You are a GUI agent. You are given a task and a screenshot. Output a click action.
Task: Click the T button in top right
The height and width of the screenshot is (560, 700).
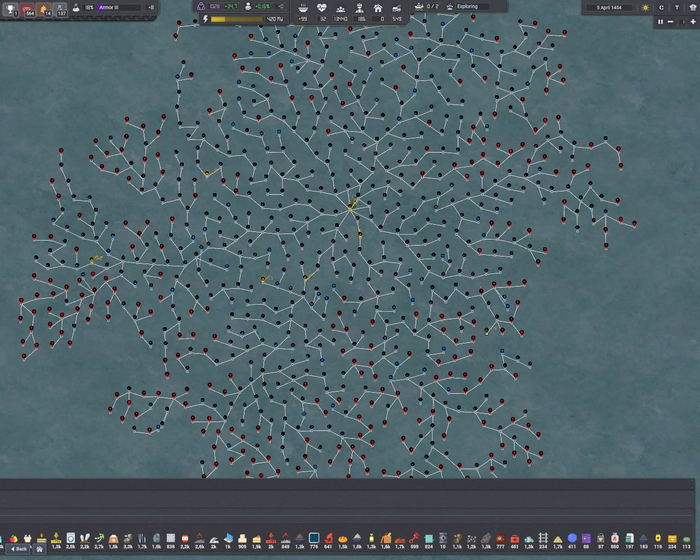point(675,7)
